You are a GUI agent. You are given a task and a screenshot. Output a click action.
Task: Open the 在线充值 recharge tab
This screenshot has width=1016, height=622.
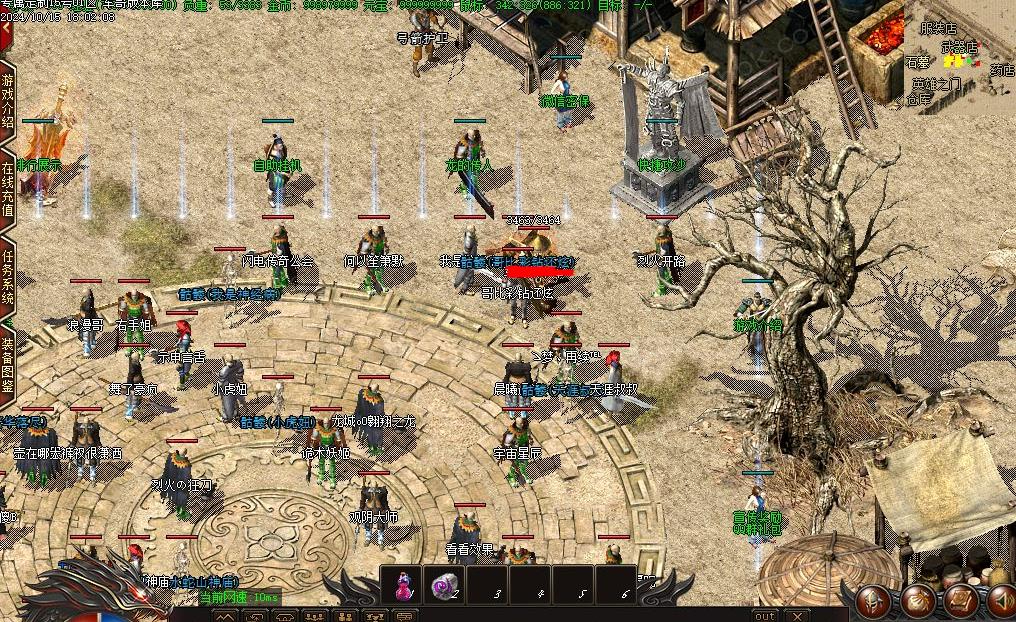7,190
